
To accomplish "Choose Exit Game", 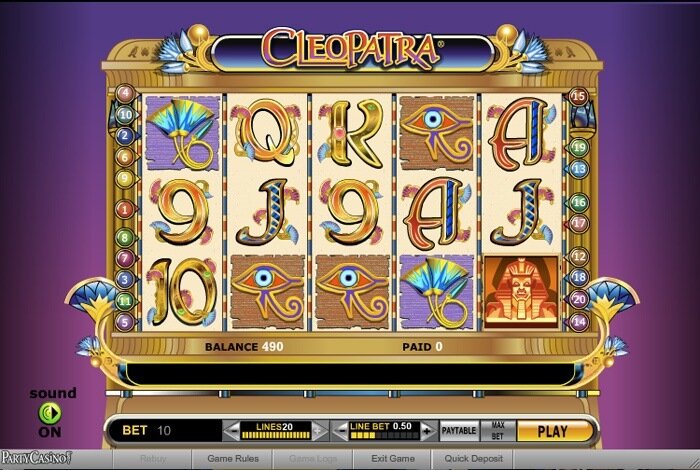I will pyautogui.click(x=392, y=459).
